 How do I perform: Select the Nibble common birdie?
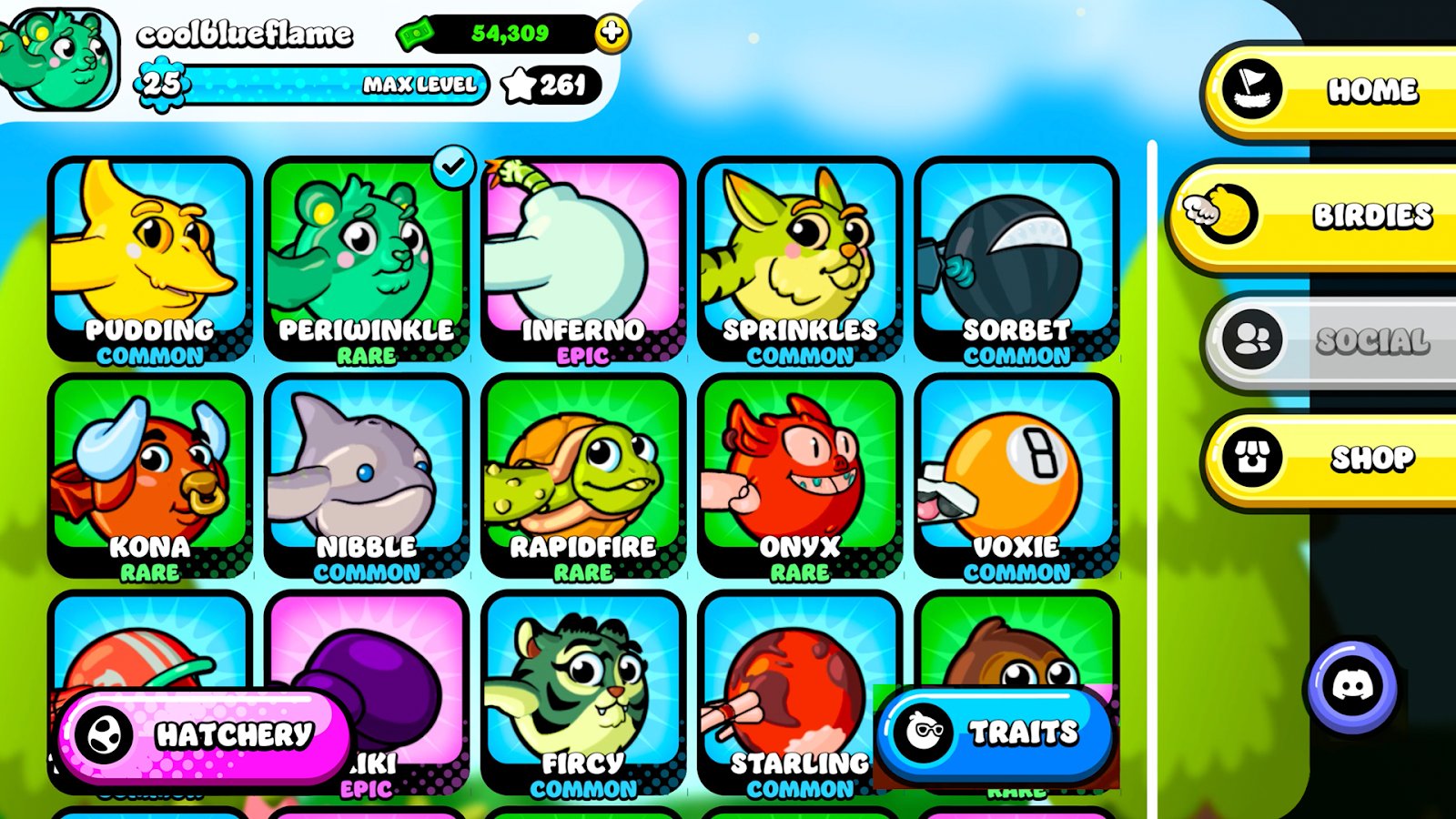[367, 475]
